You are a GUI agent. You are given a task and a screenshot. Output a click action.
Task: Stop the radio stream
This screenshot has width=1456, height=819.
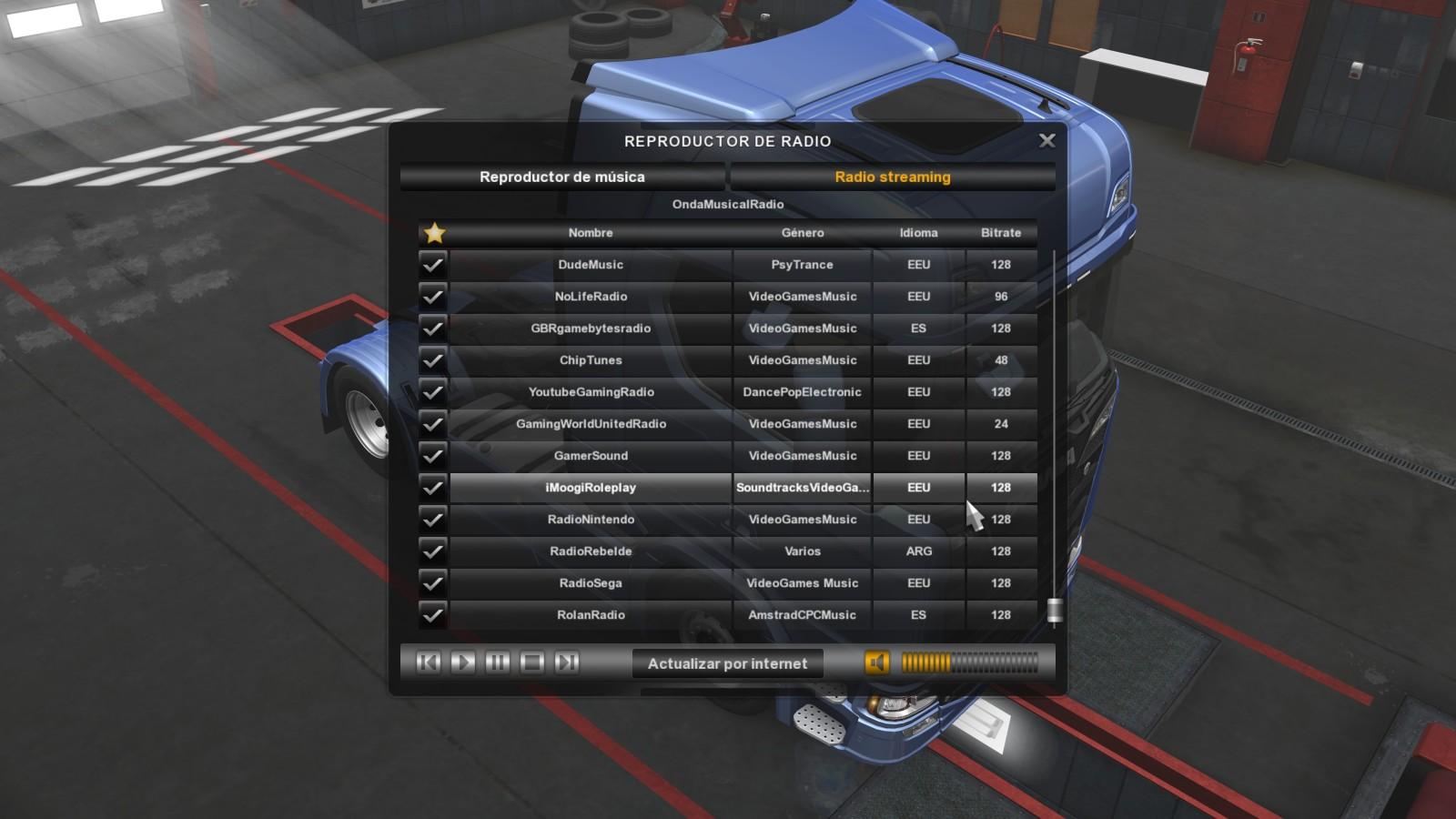click(532, 662)
